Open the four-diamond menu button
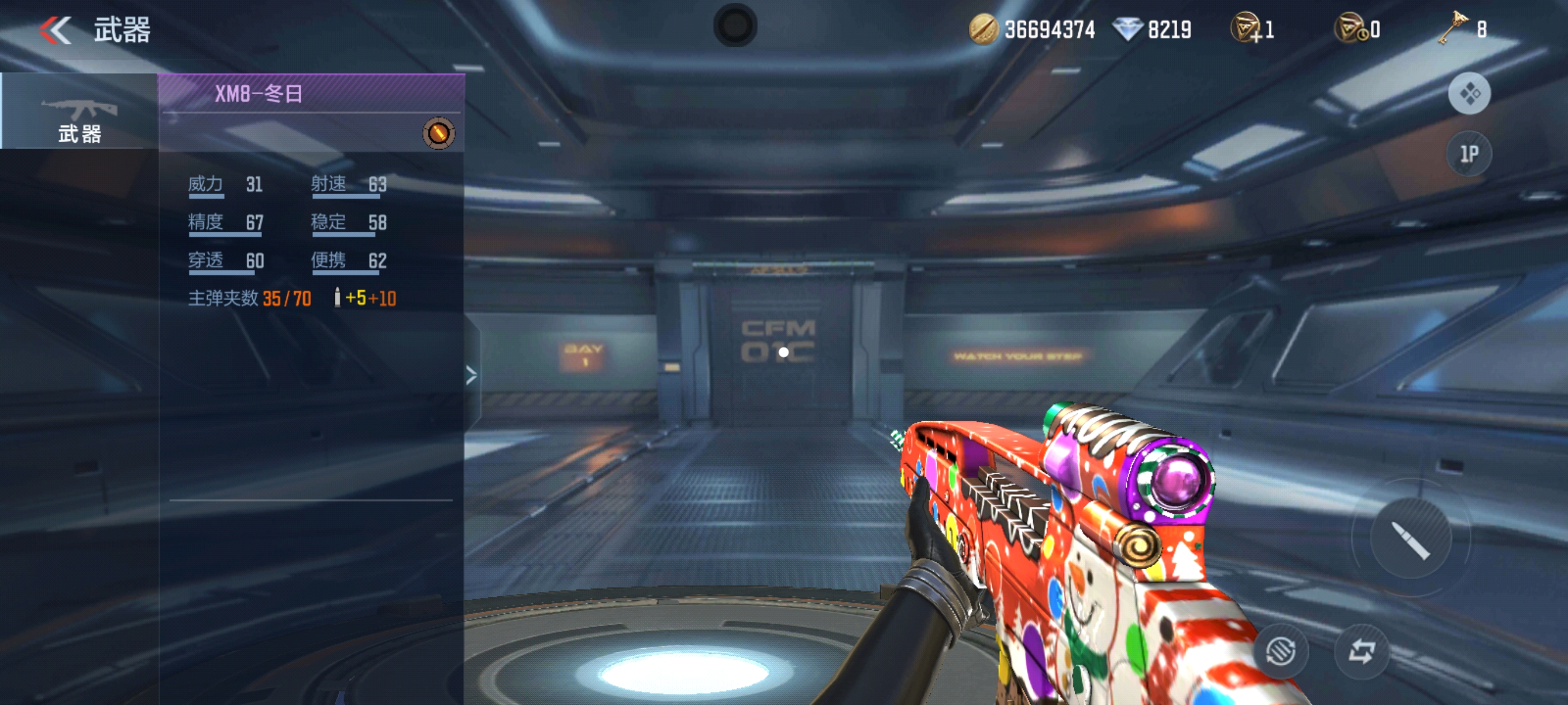The width and height of the screenshot is (1568, 705). point(1469,94)
